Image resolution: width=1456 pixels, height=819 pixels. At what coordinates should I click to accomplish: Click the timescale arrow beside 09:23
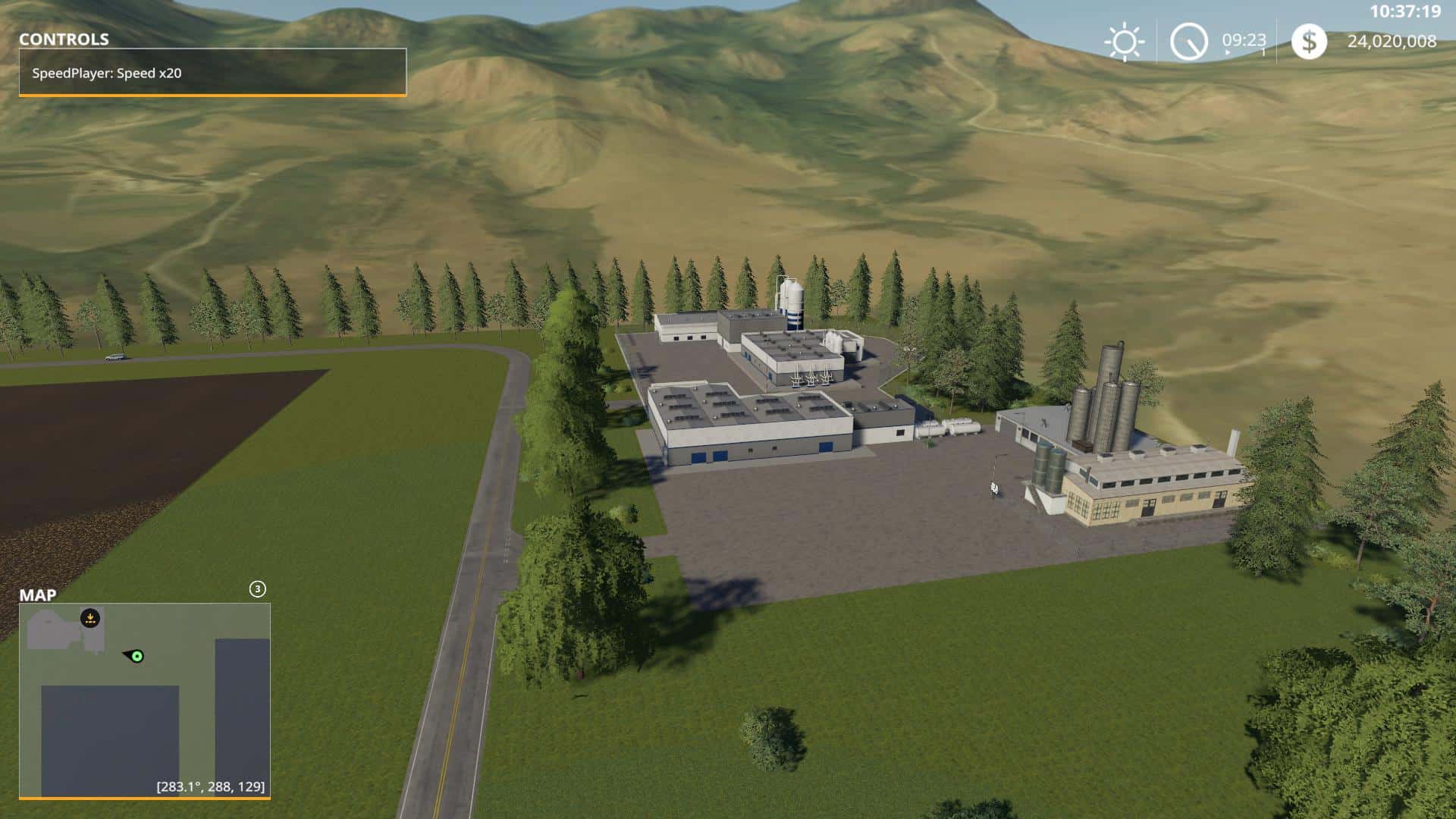(1227, 52)
